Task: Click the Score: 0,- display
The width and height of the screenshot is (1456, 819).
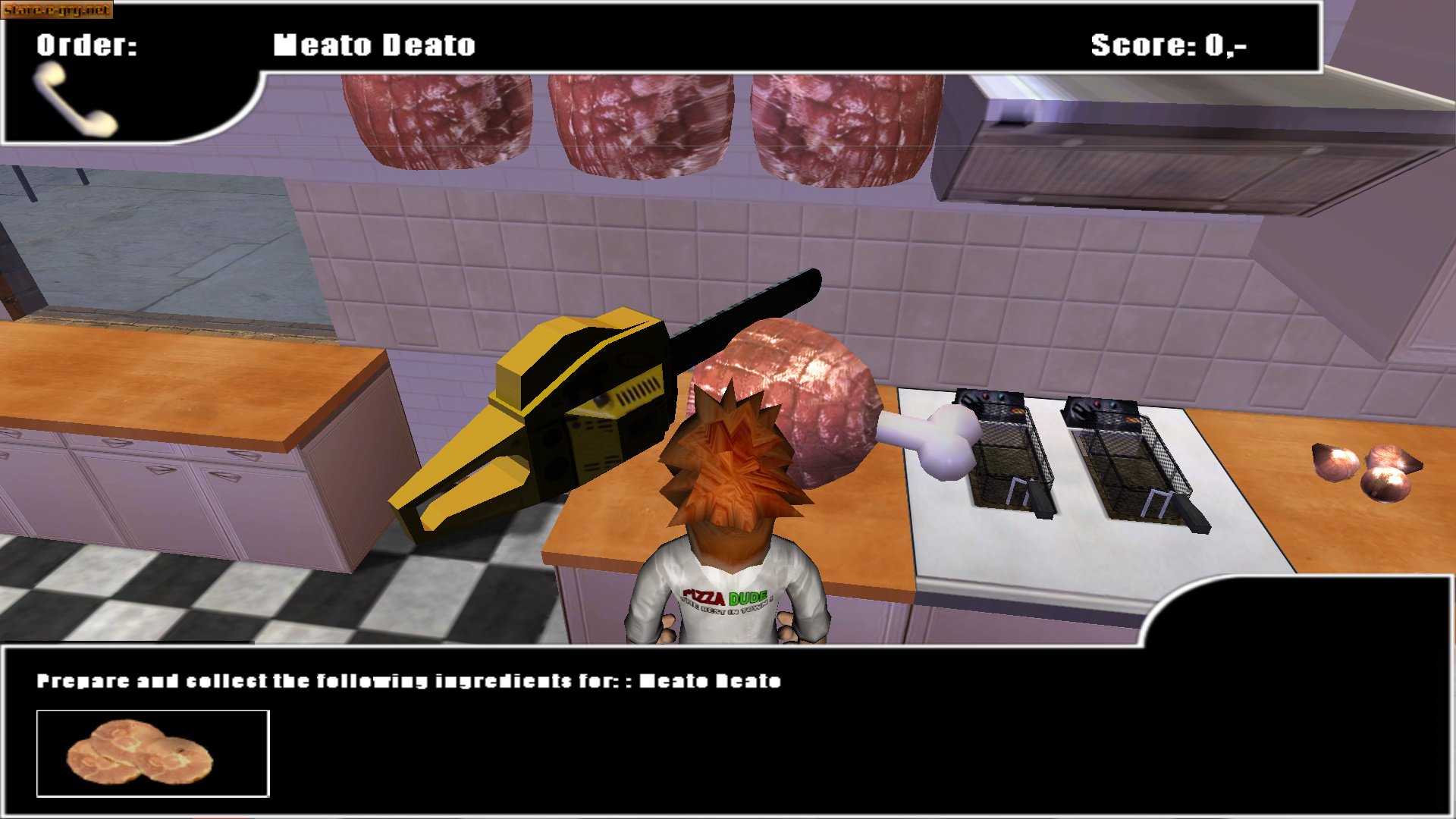Action: click(x=1172, y=43)
